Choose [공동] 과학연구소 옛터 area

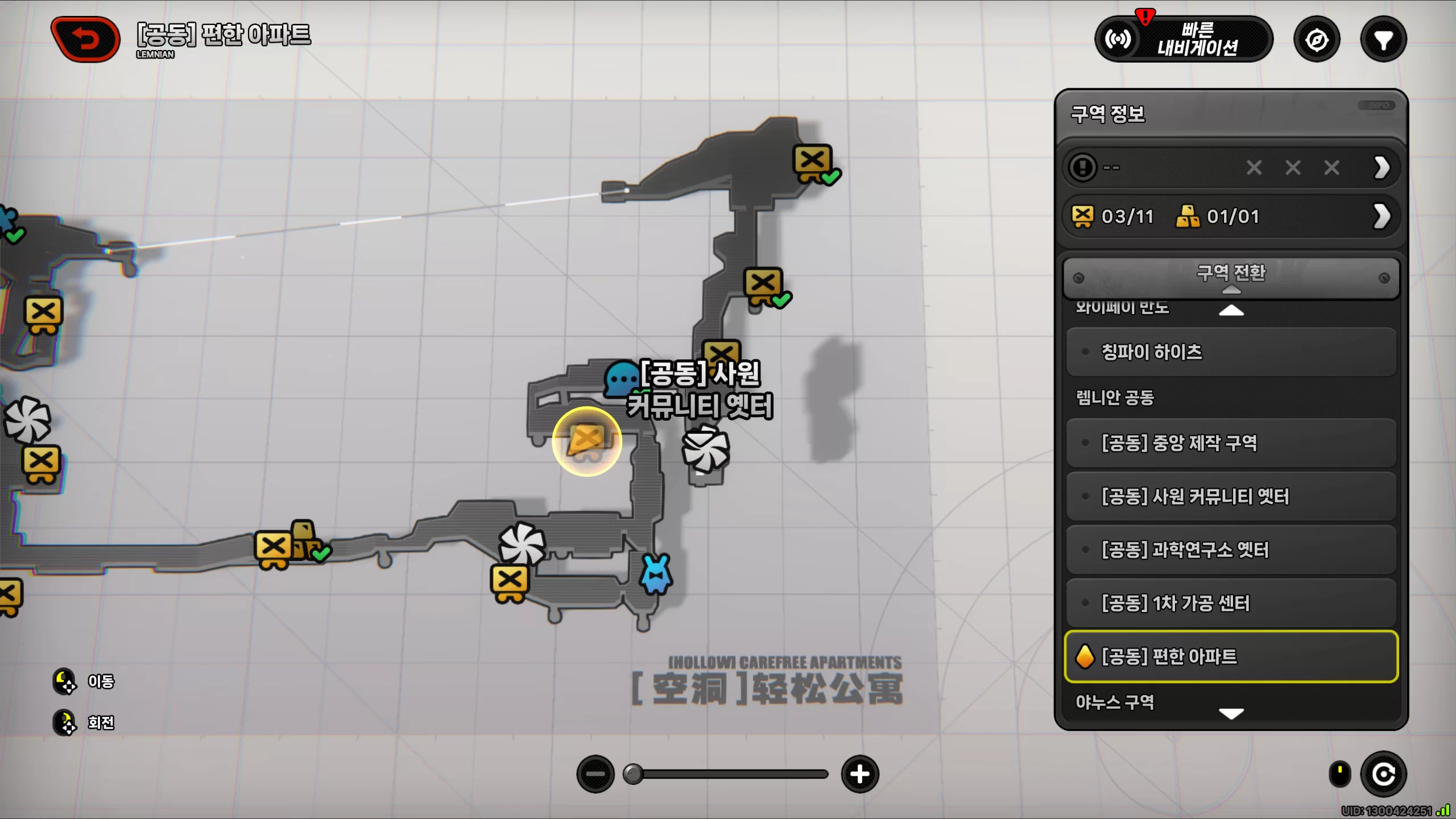(x=1230, y=550)
